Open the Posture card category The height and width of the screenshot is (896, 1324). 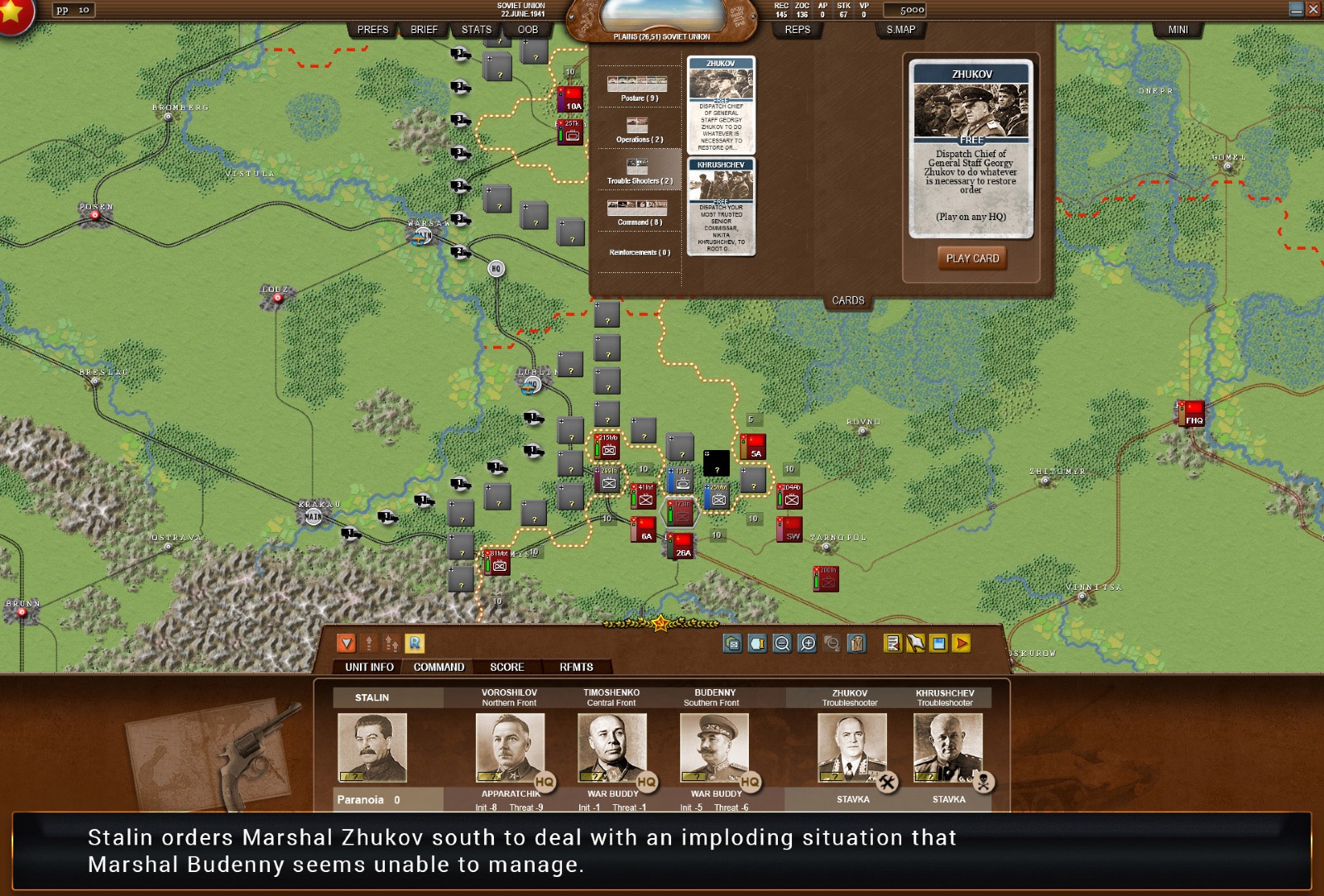pyautogui.click(x=637, y=88)
